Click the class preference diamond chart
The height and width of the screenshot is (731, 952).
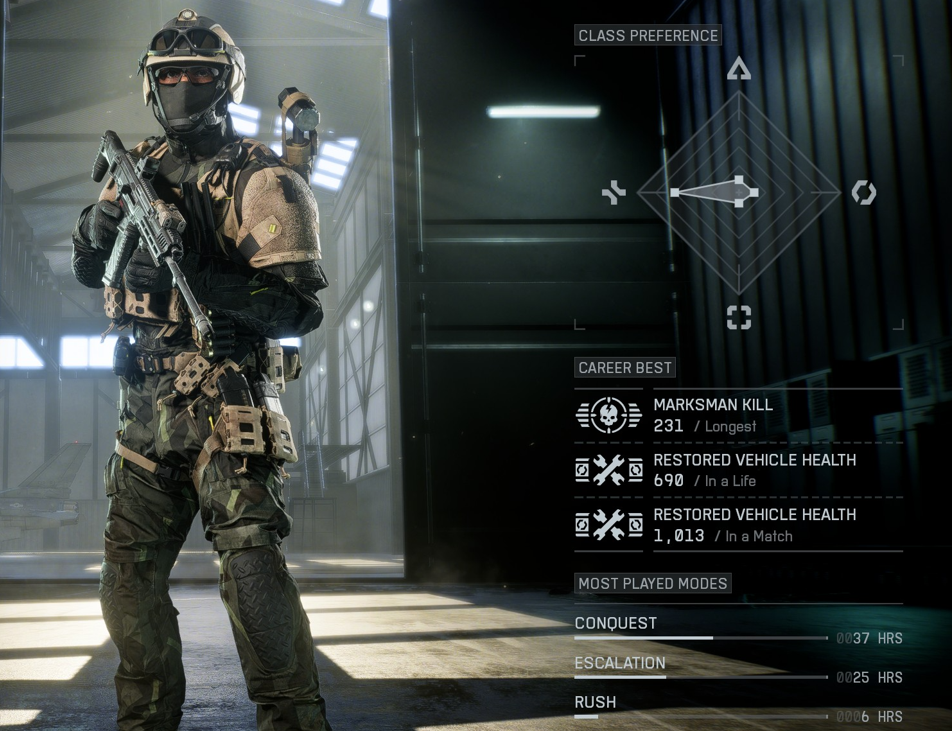tap(739, 192)
